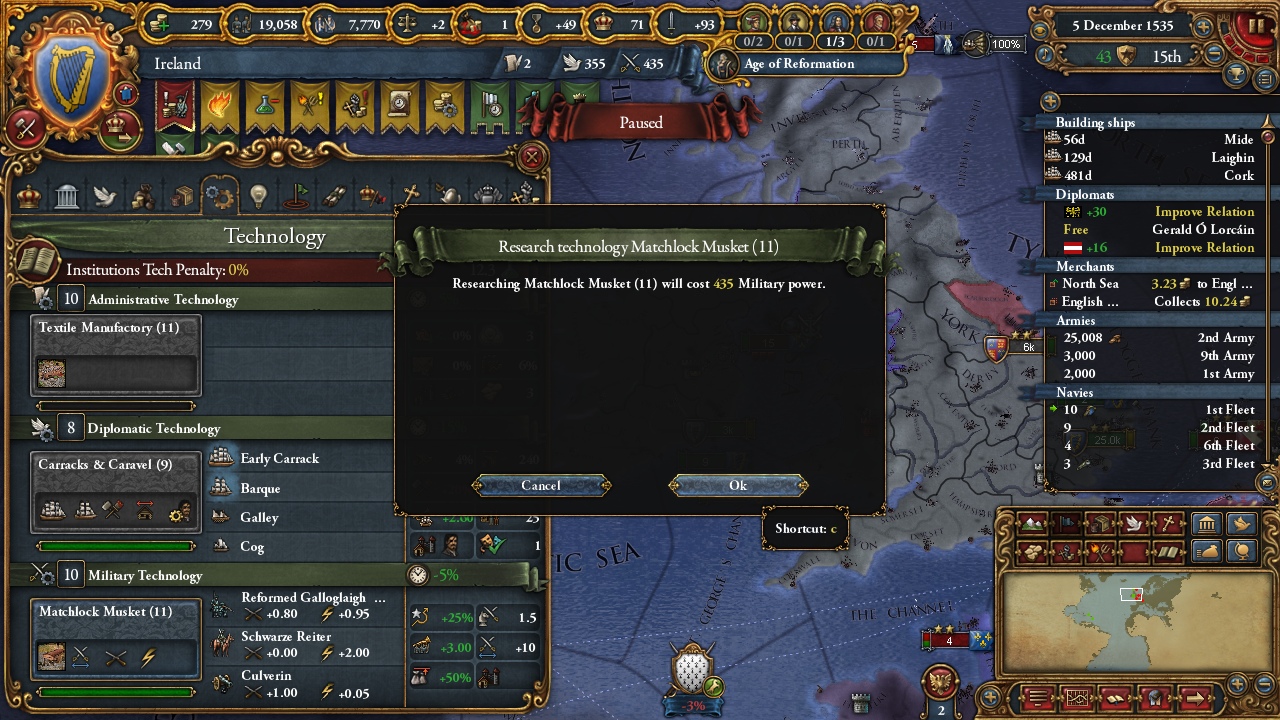
Task: Cancel the Matchlock Musket research
Action: (x=541, y=486)
